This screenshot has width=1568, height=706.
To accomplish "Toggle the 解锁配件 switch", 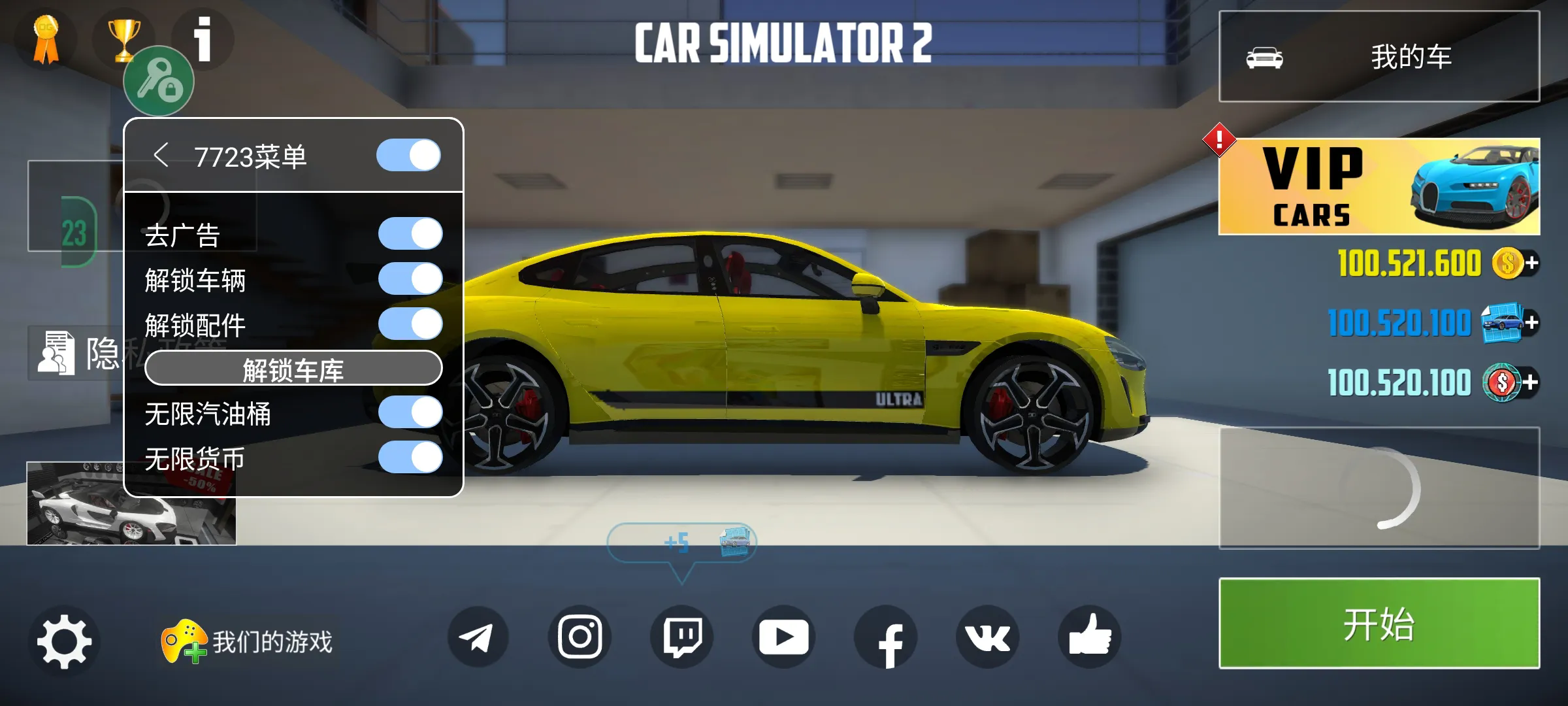I will point(410,324).
